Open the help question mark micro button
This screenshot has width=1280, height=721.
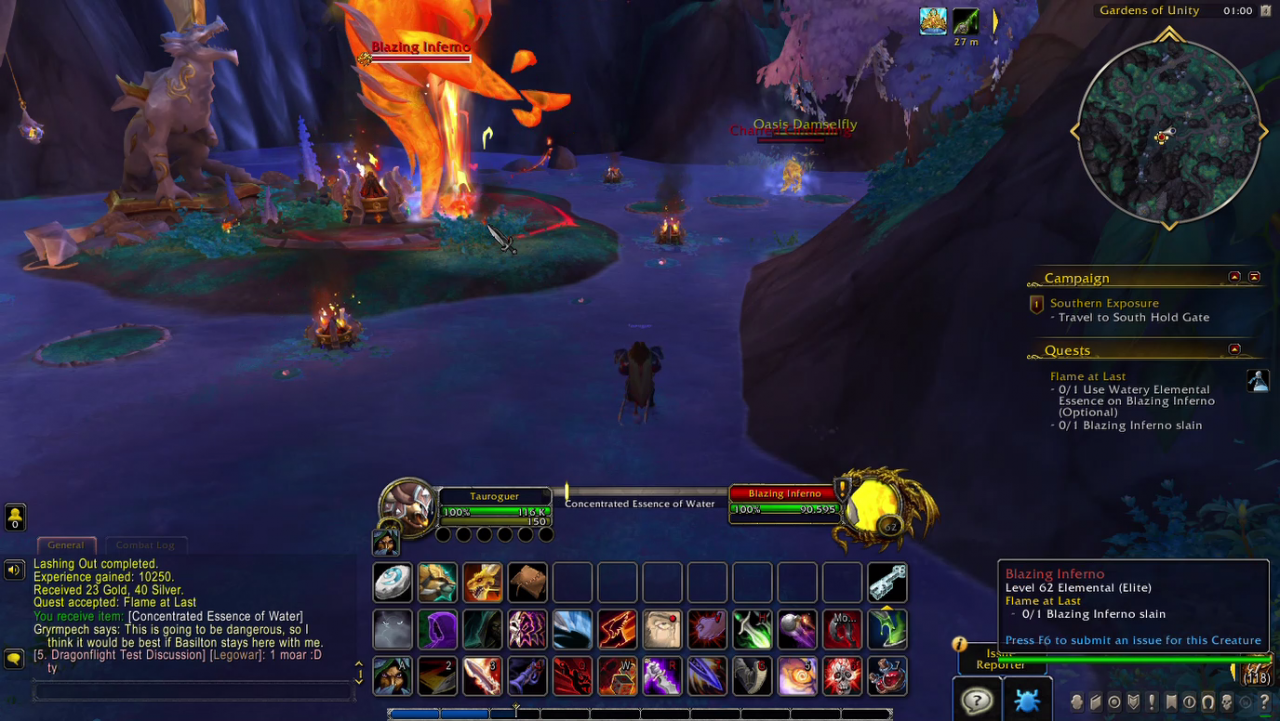tap(1264, 702)
